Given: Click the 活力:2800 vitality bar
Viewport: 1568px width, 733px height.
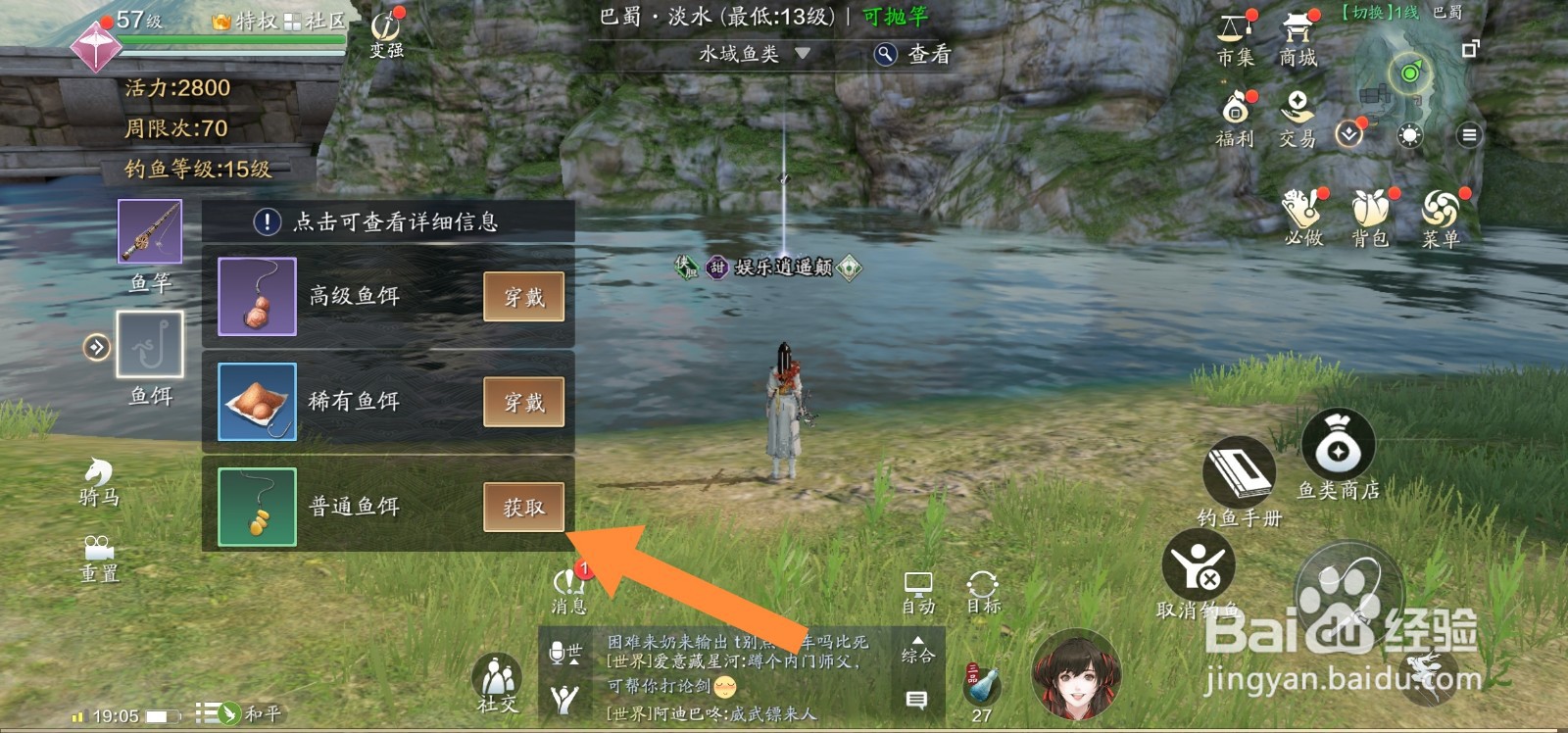Looking at the screenshot, I should (x=179, y=88).
